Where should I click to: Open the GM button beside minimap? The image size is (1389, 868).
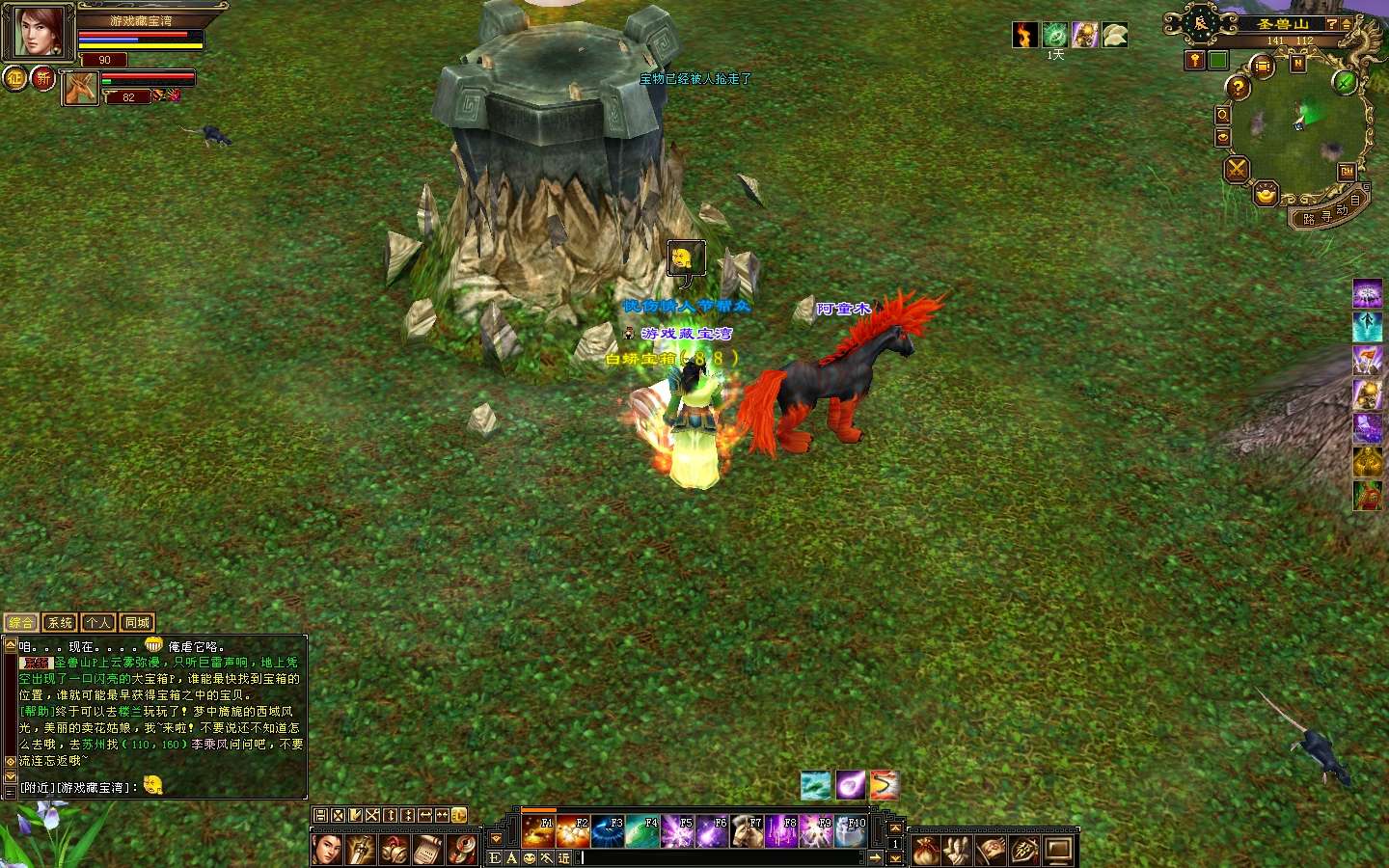pos(1347,171)
